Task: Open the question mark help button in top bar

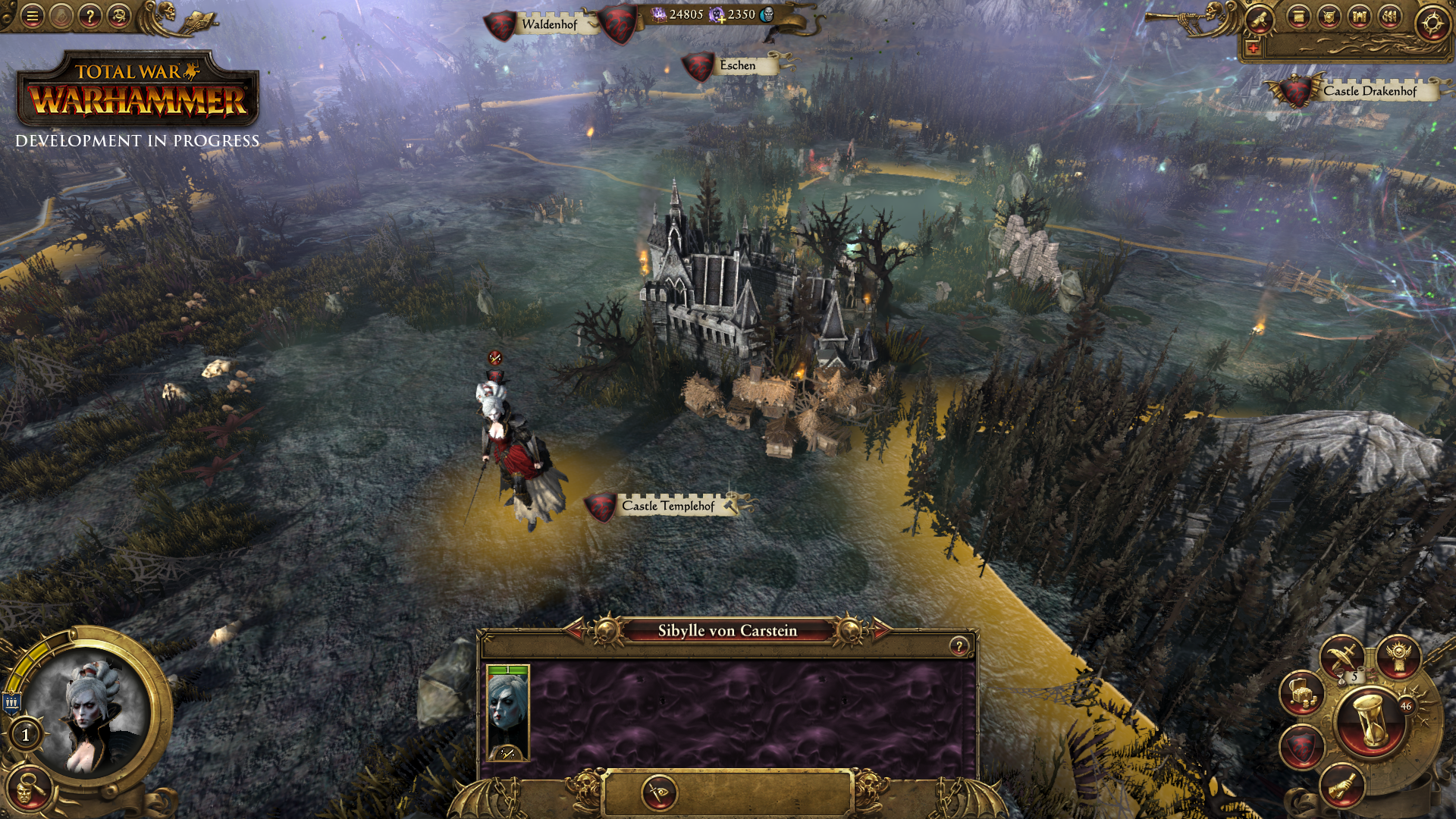Action: 89,16
